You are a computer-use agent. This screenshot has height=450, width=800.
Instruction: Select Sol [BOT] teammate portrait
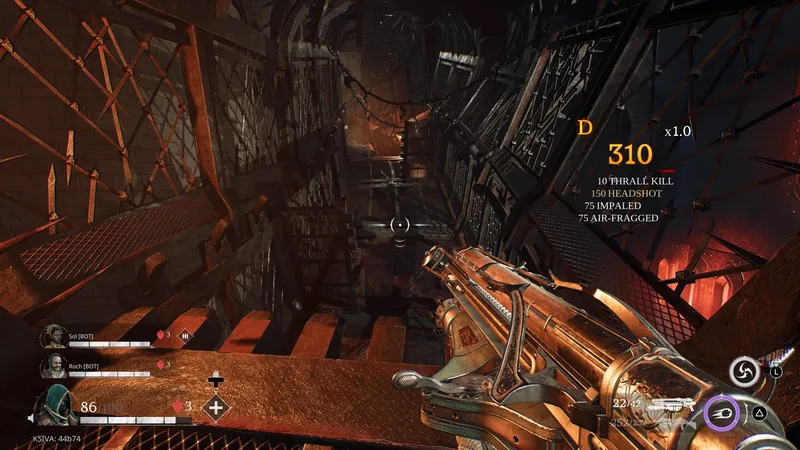[53, 336]
